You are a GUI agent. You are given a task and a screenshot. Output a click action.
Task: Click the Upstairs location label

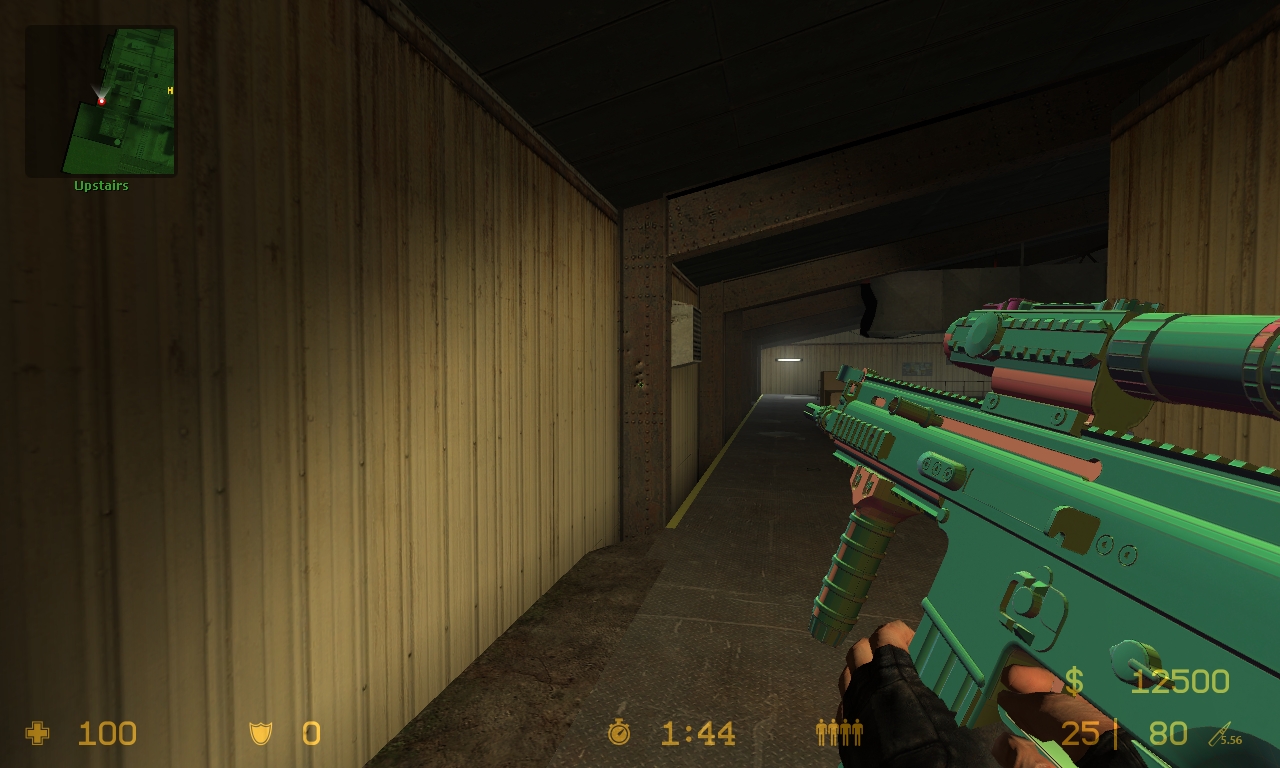[100, 185]
